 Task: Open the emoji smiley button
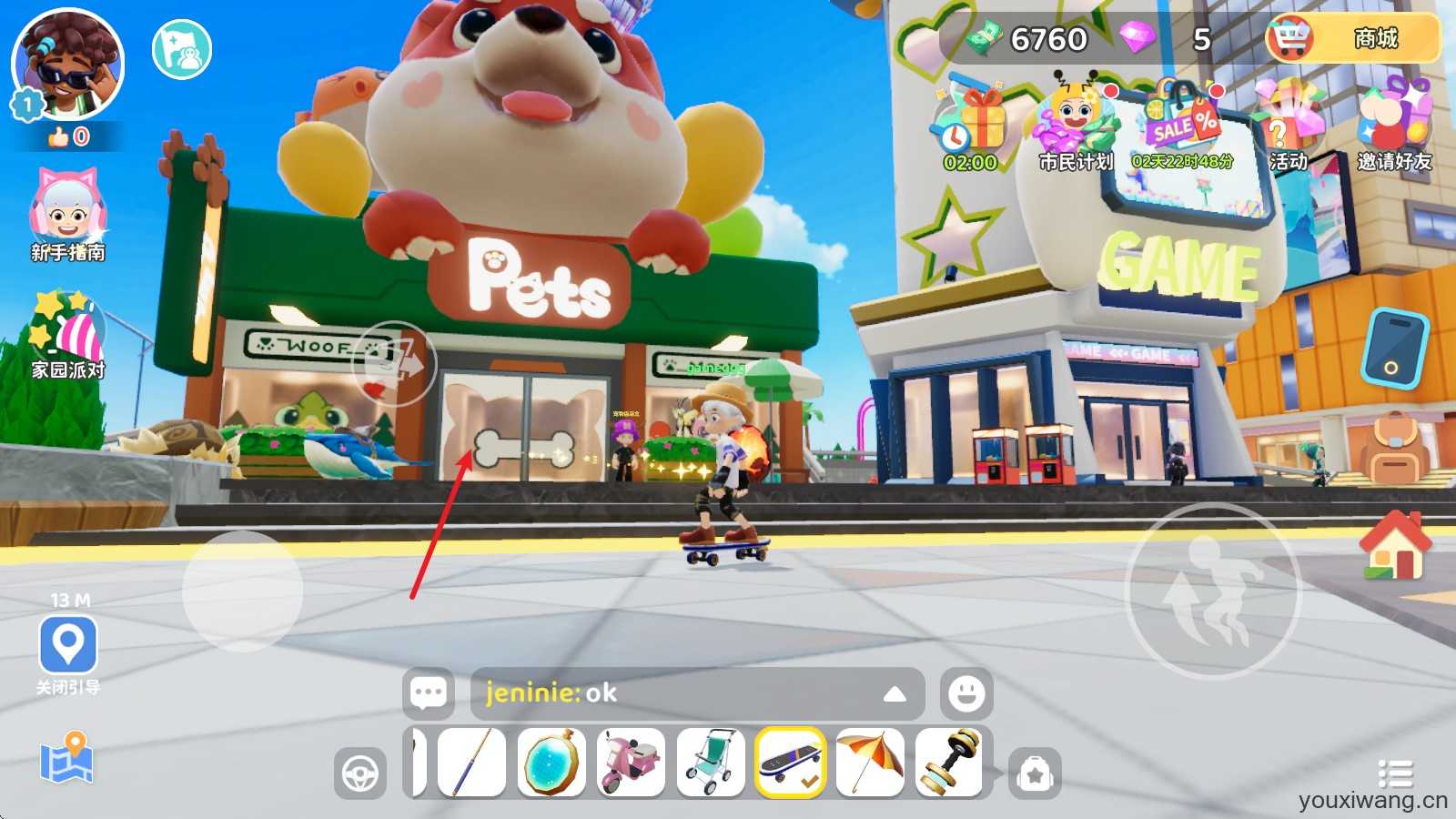[966, 693]
